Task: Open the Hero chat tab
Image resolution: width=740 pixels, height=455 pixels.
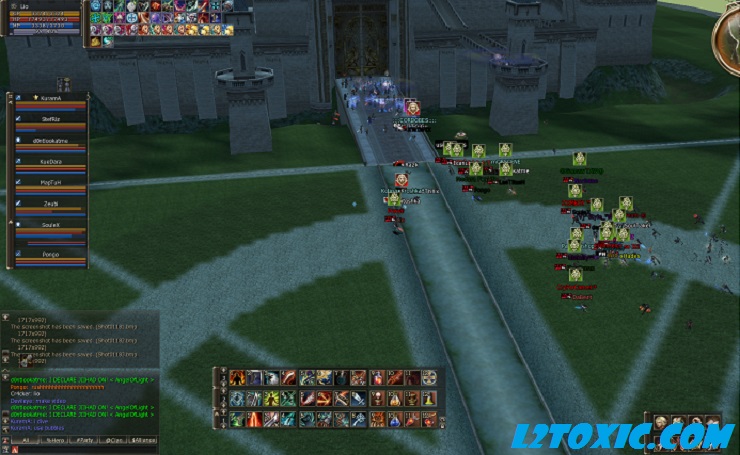Action: (56, 440)
